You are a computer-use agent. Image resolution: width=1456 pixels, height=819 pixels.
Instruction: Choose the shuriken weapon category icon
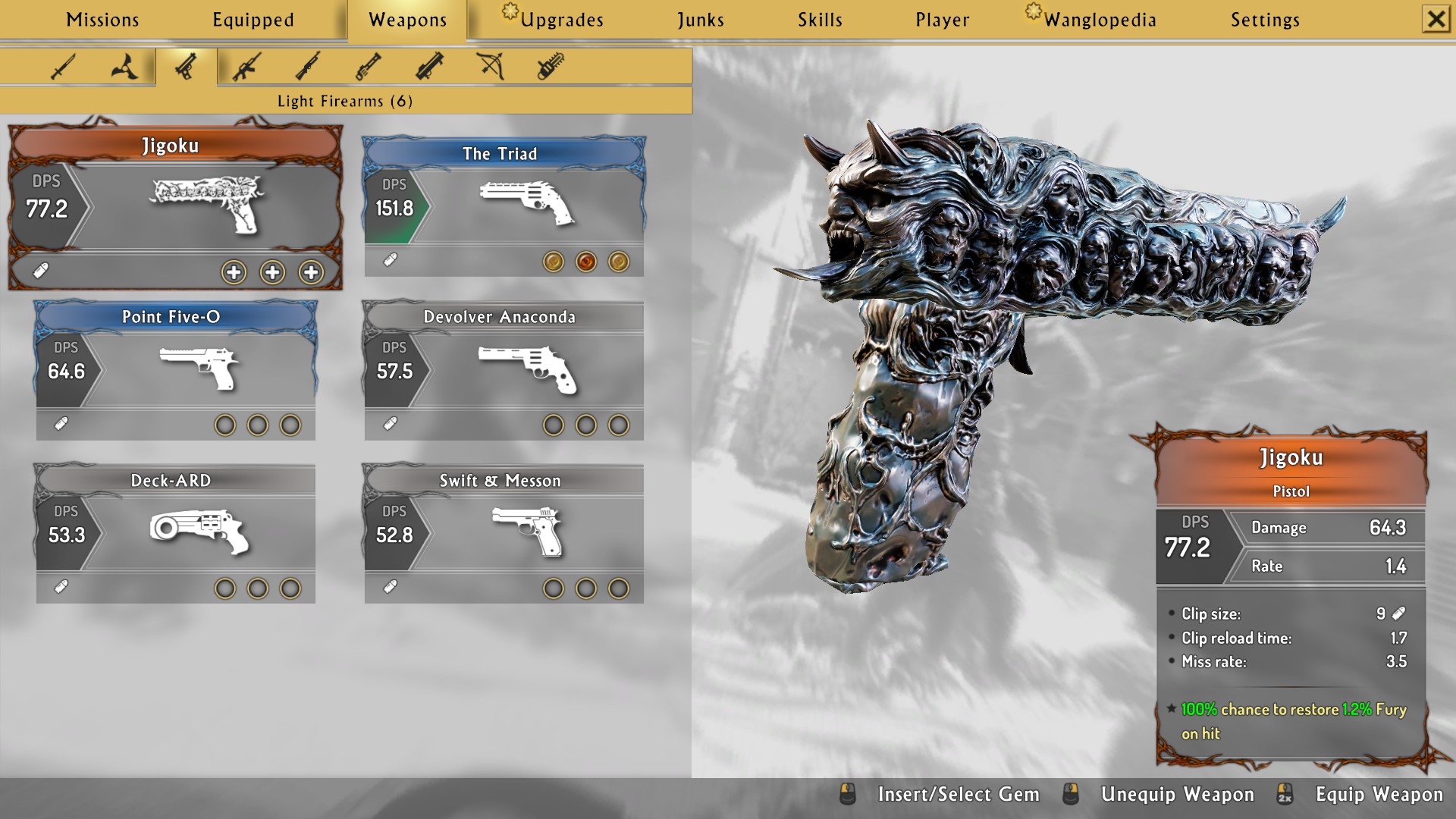pyautogui.click(x=124, y=67)
